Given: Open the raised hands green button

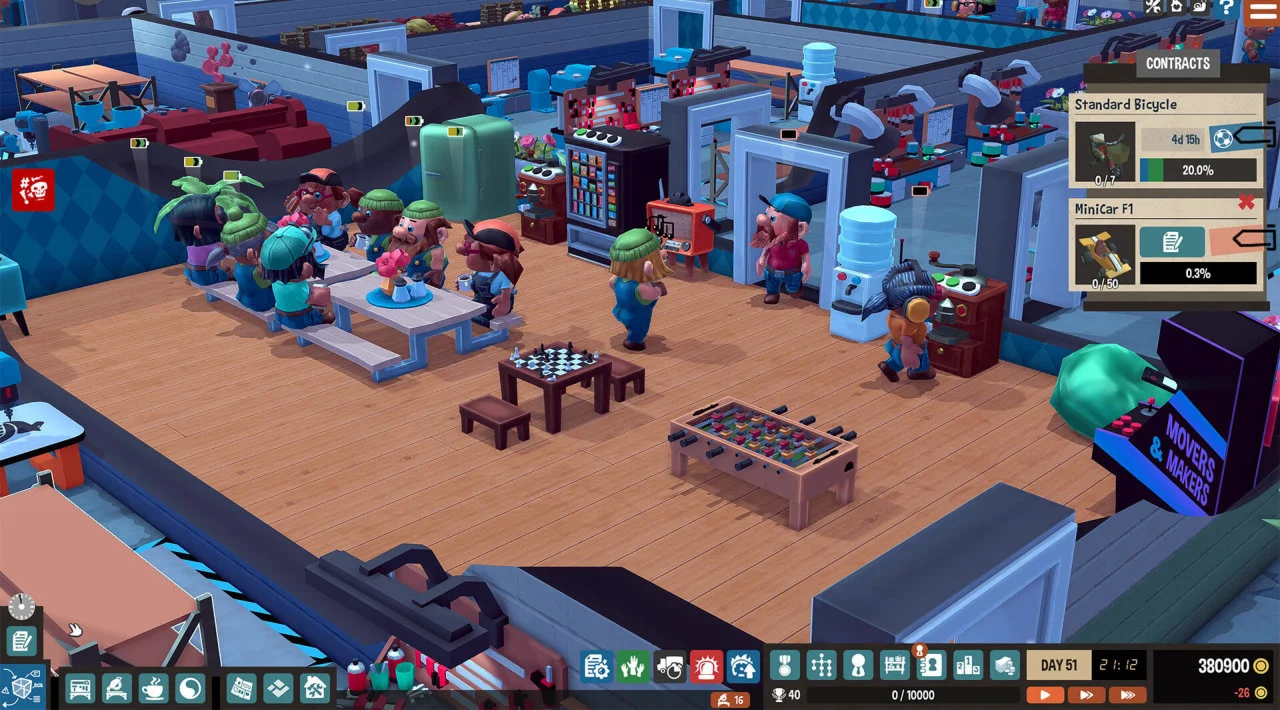Looking at the screenshot, I should pos(632,666).
